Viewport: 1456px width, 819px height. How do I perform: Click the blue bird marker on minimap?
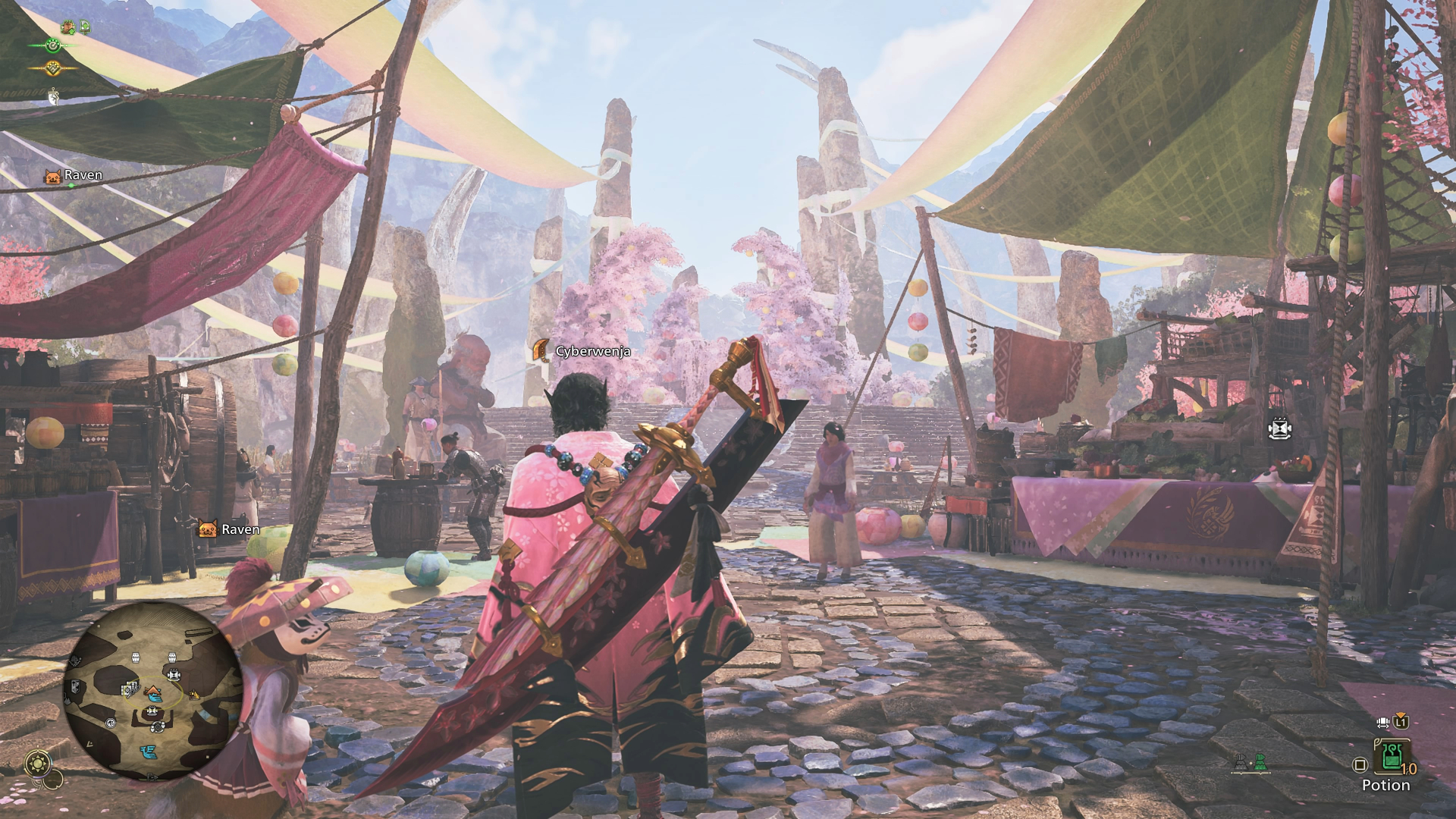(x=149, y=752)
